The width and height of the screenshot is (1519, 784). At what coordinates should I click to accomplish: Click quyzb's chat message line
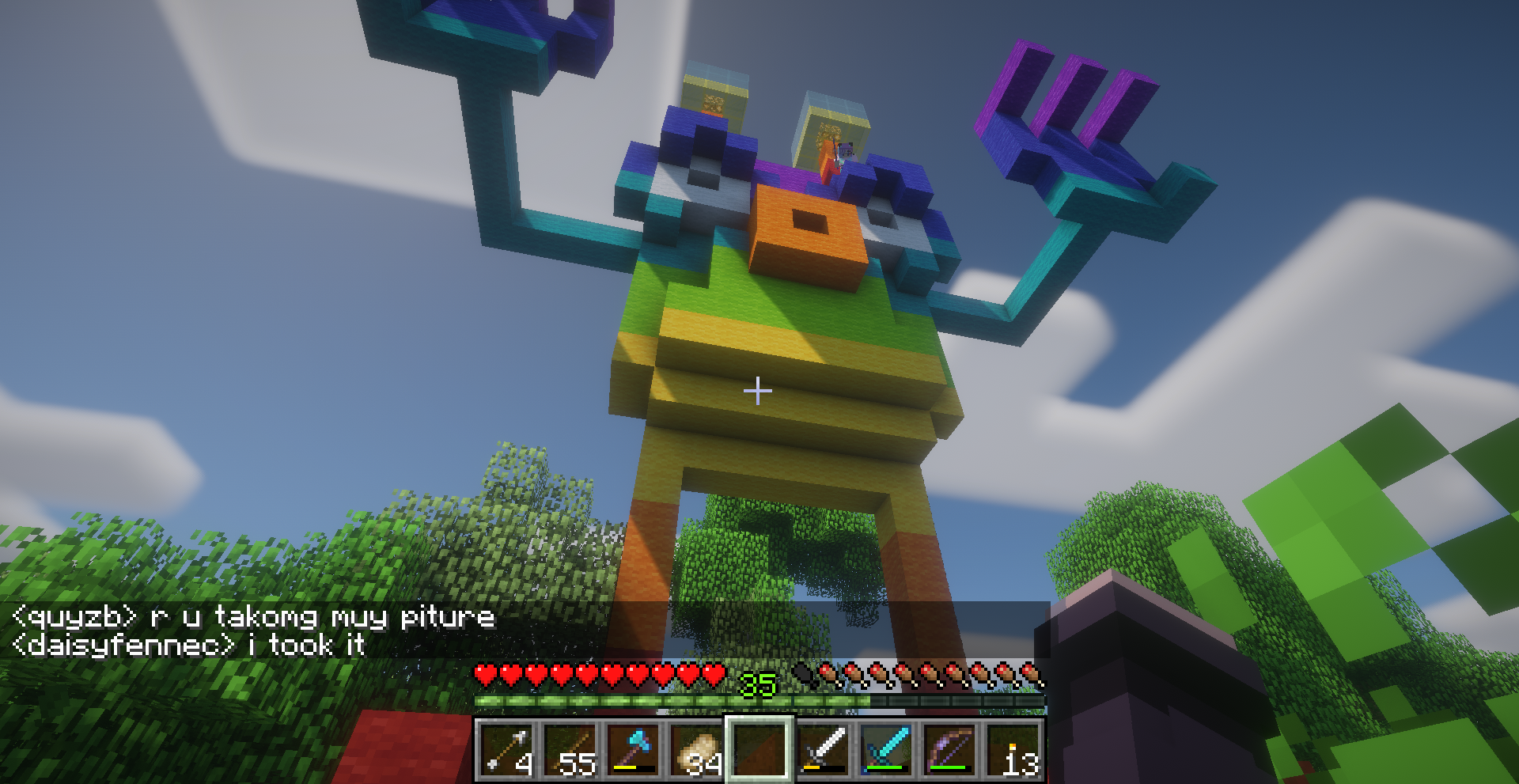(253, 617)
